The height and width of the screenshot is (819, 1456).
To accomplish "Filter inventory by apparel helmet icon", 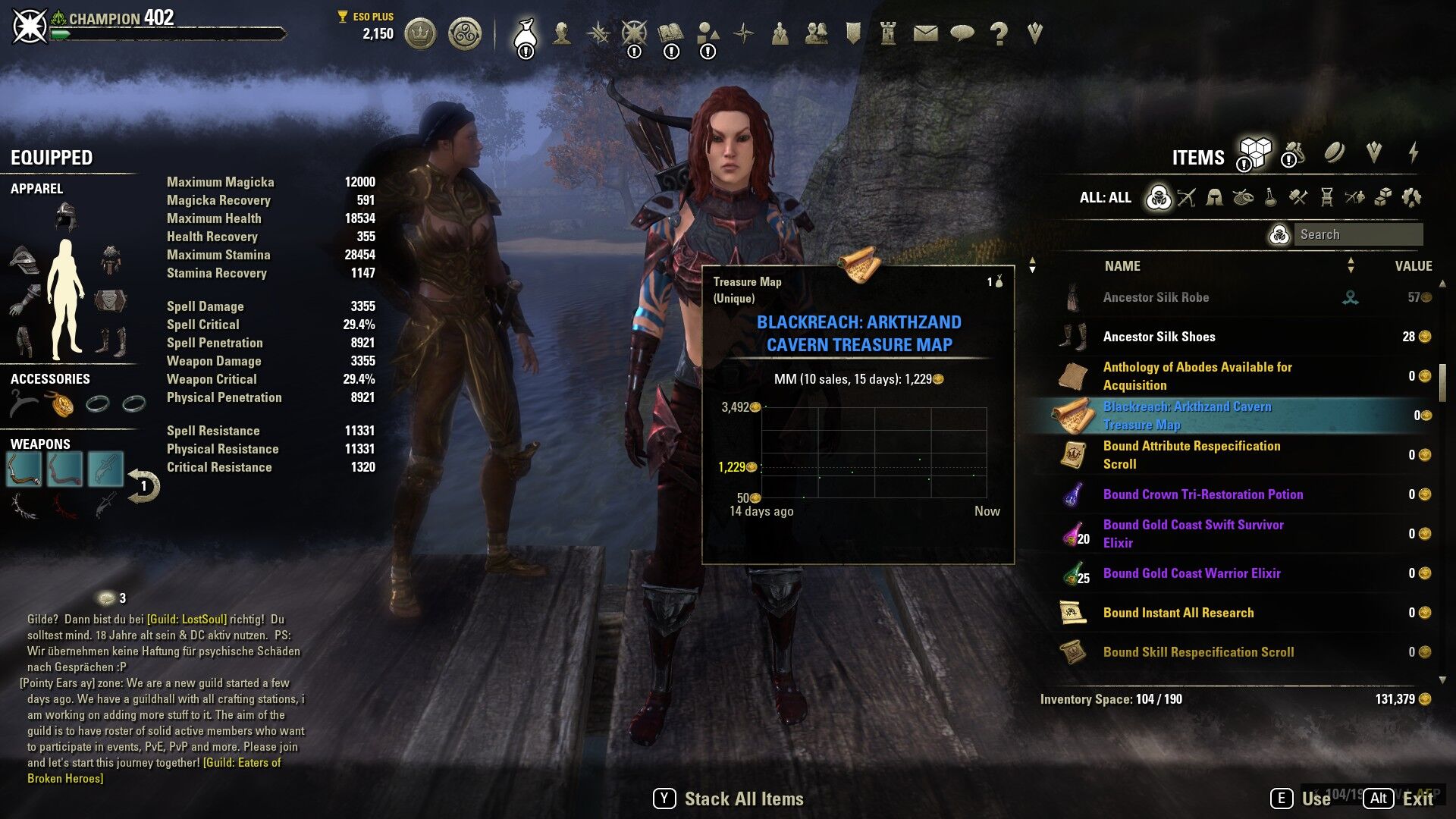I will (x=1214, y=198).
